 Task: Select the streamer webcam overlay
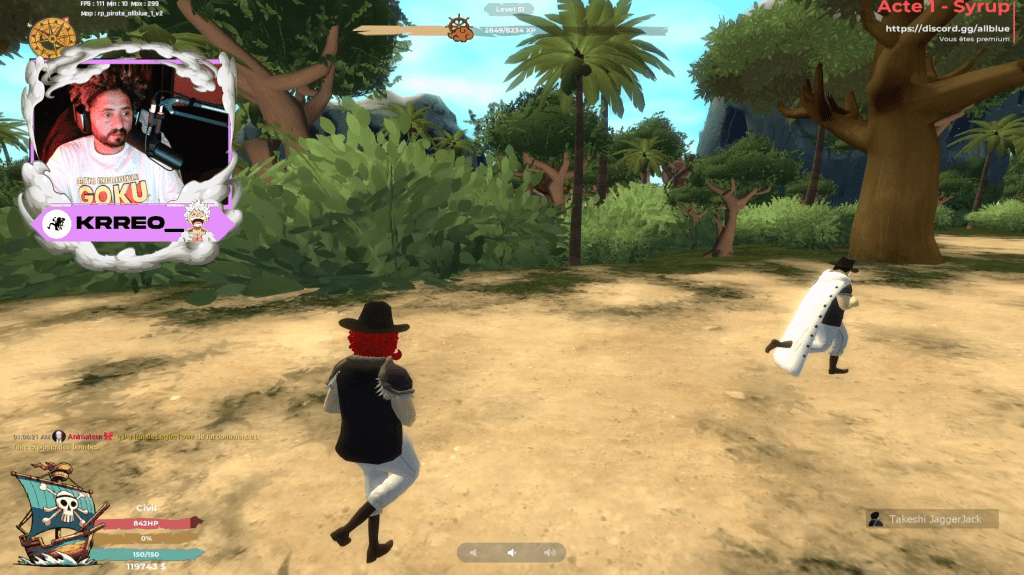127,128
